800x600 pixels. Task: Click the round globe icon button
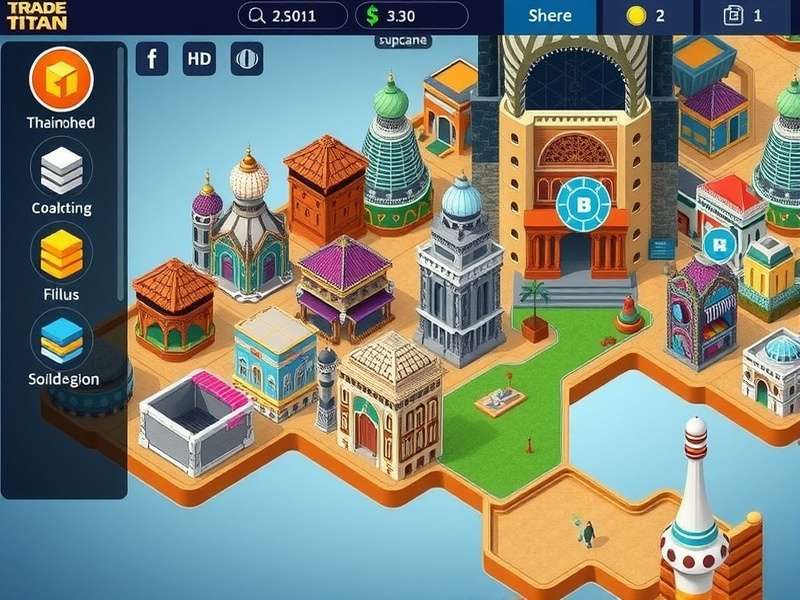[x=247, y=59]
